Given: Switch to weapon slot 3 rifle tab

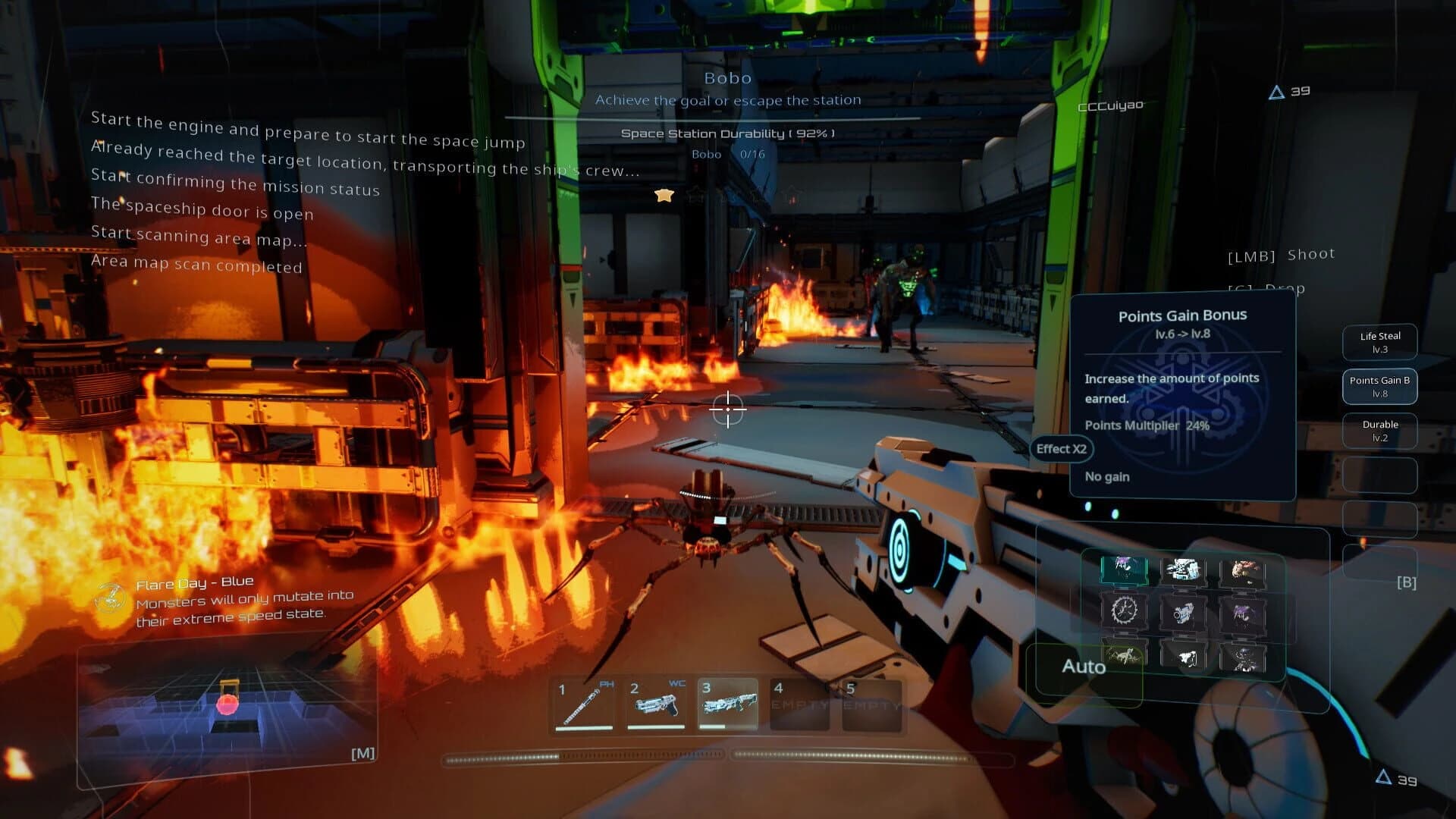Looking at the screenshot, I should point(730,705).
